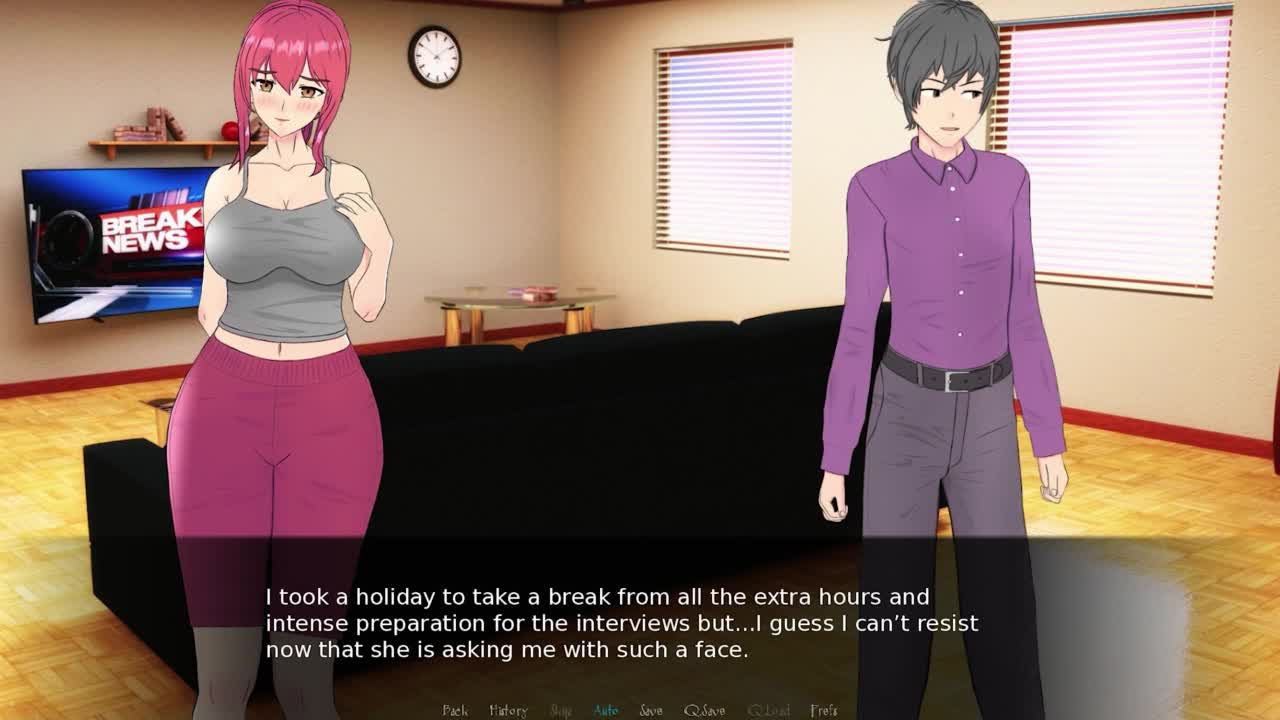Open the Save menu
The height and width of the screenshot is (720, 1280).
pyautogui.click(x=651, y=710)
